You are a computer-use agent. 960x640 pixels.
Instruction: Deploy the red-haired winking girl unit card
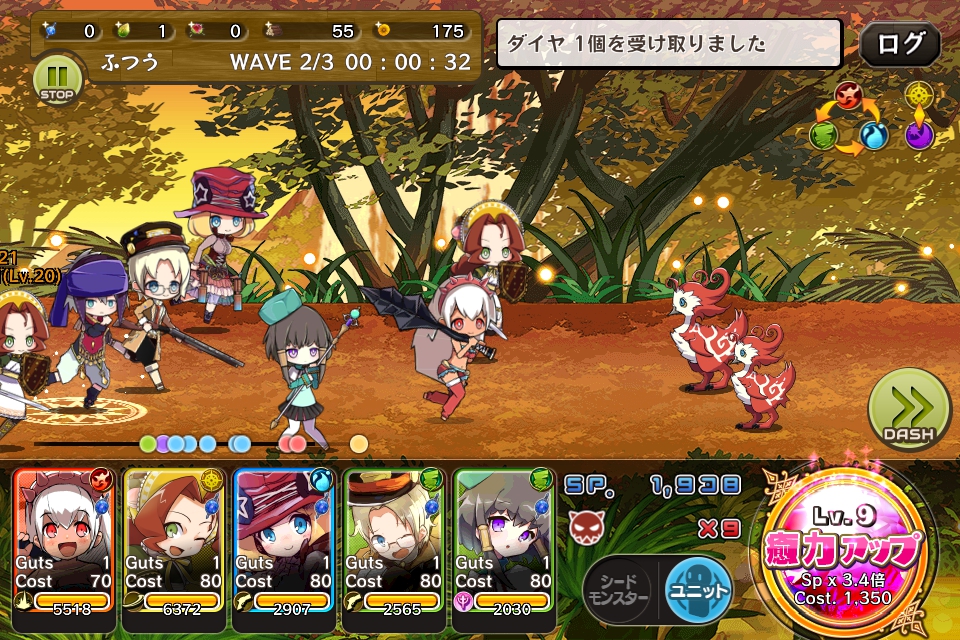[174, 540]
